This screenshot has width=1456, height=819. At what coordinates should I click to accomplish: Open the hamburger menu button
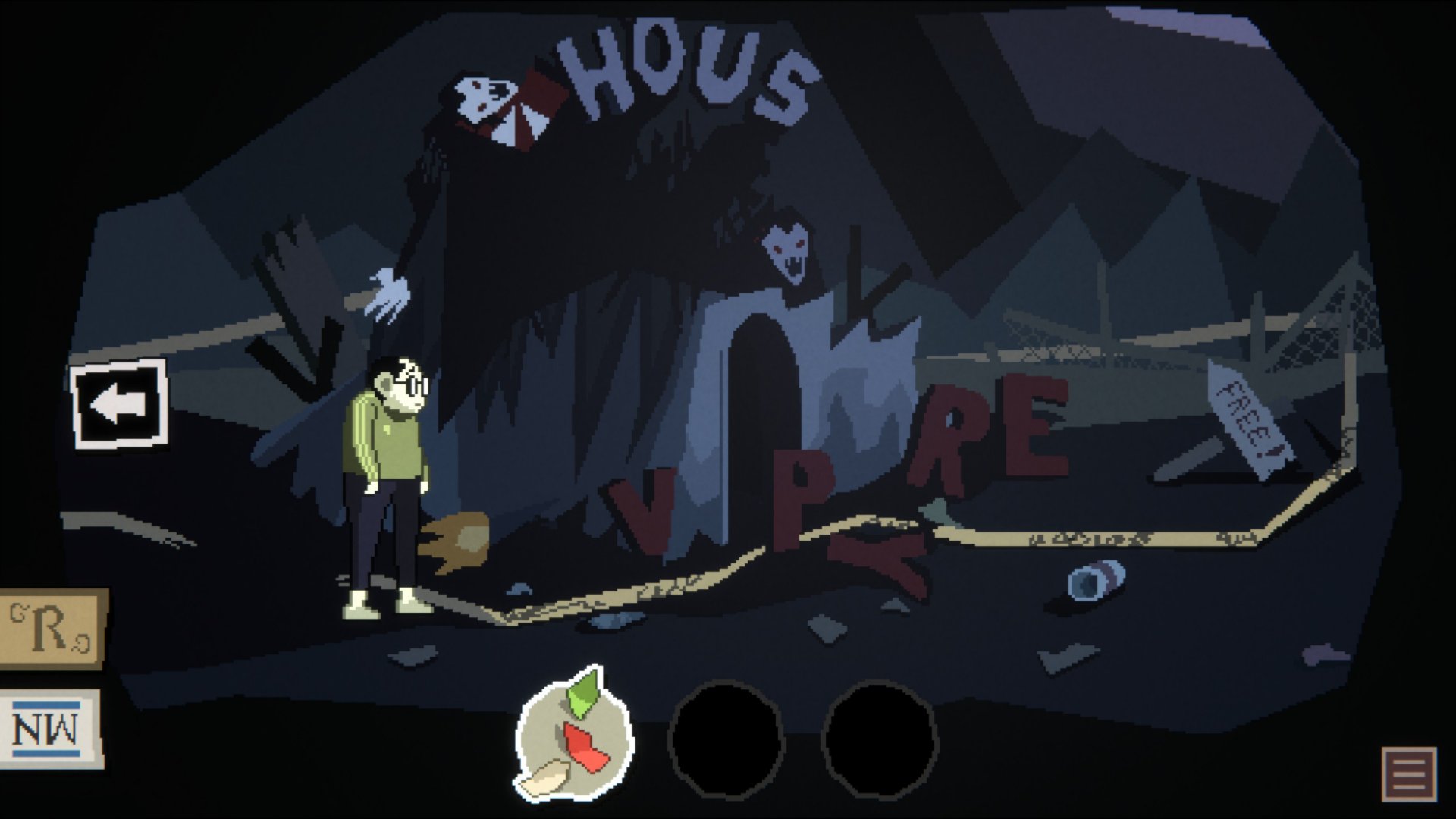(1409, 773)
